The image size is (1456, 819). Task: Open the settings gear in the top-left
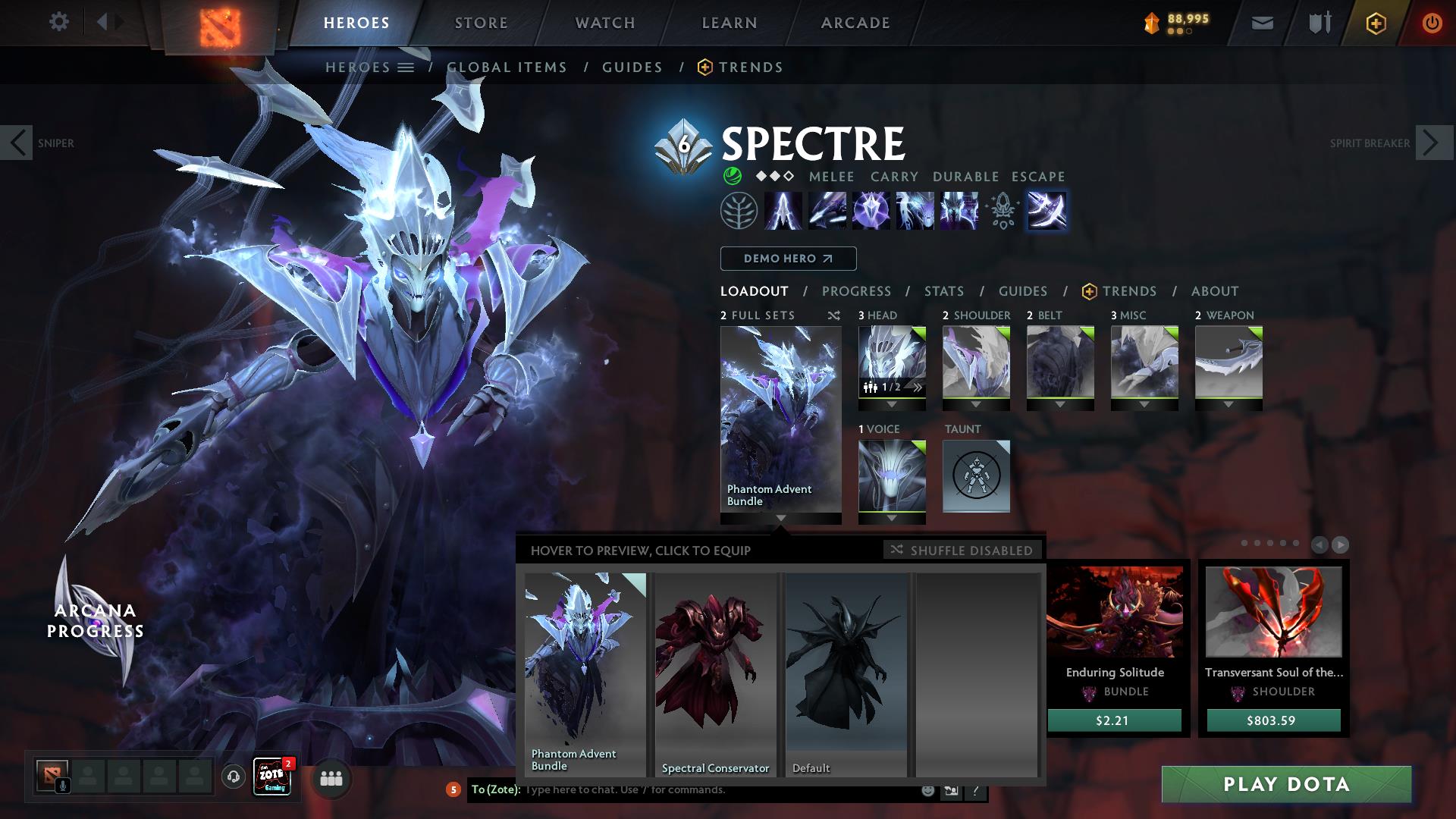[59, 21]
